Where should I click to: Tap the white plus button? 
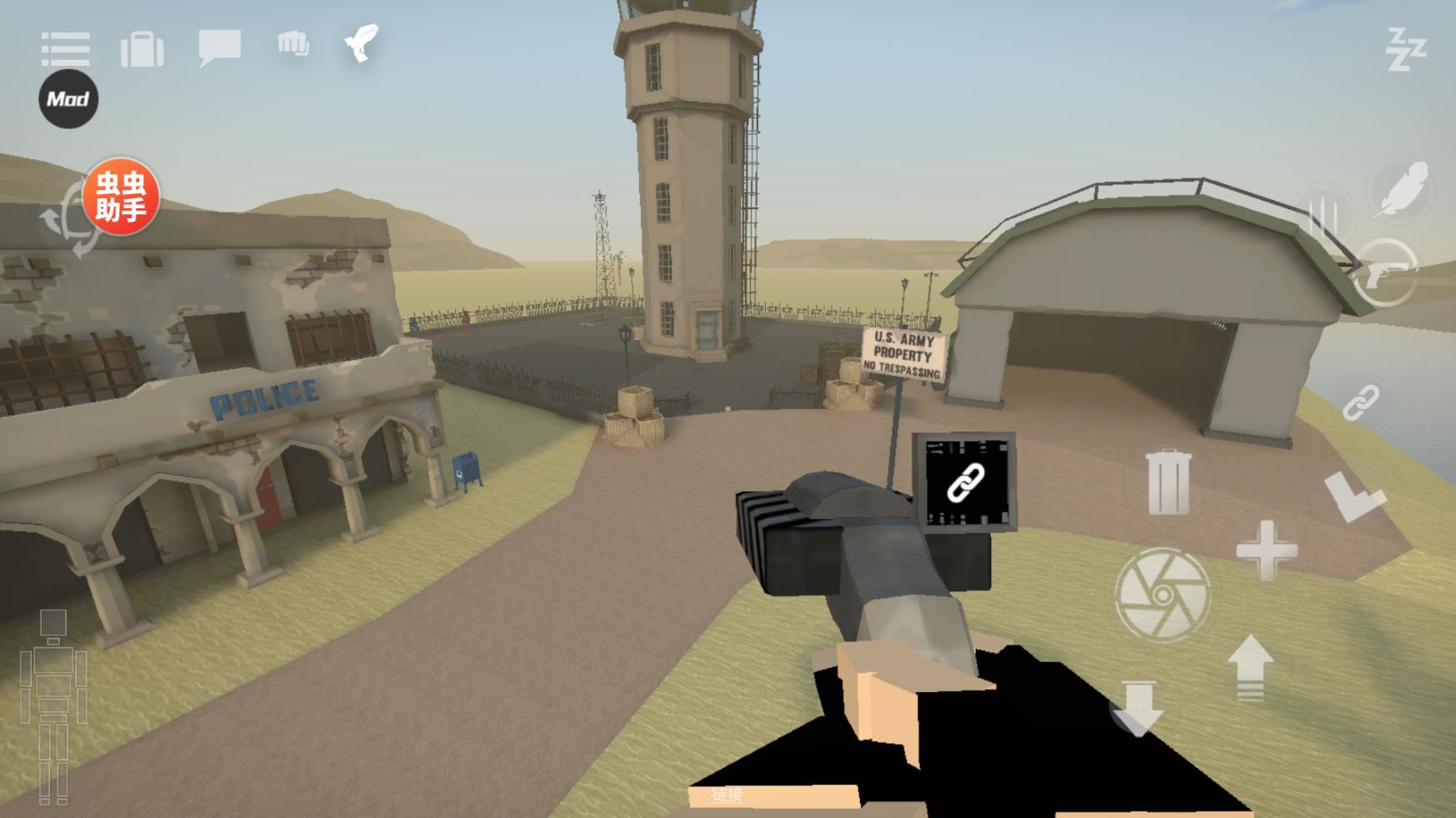click(x=1267, y=550)
